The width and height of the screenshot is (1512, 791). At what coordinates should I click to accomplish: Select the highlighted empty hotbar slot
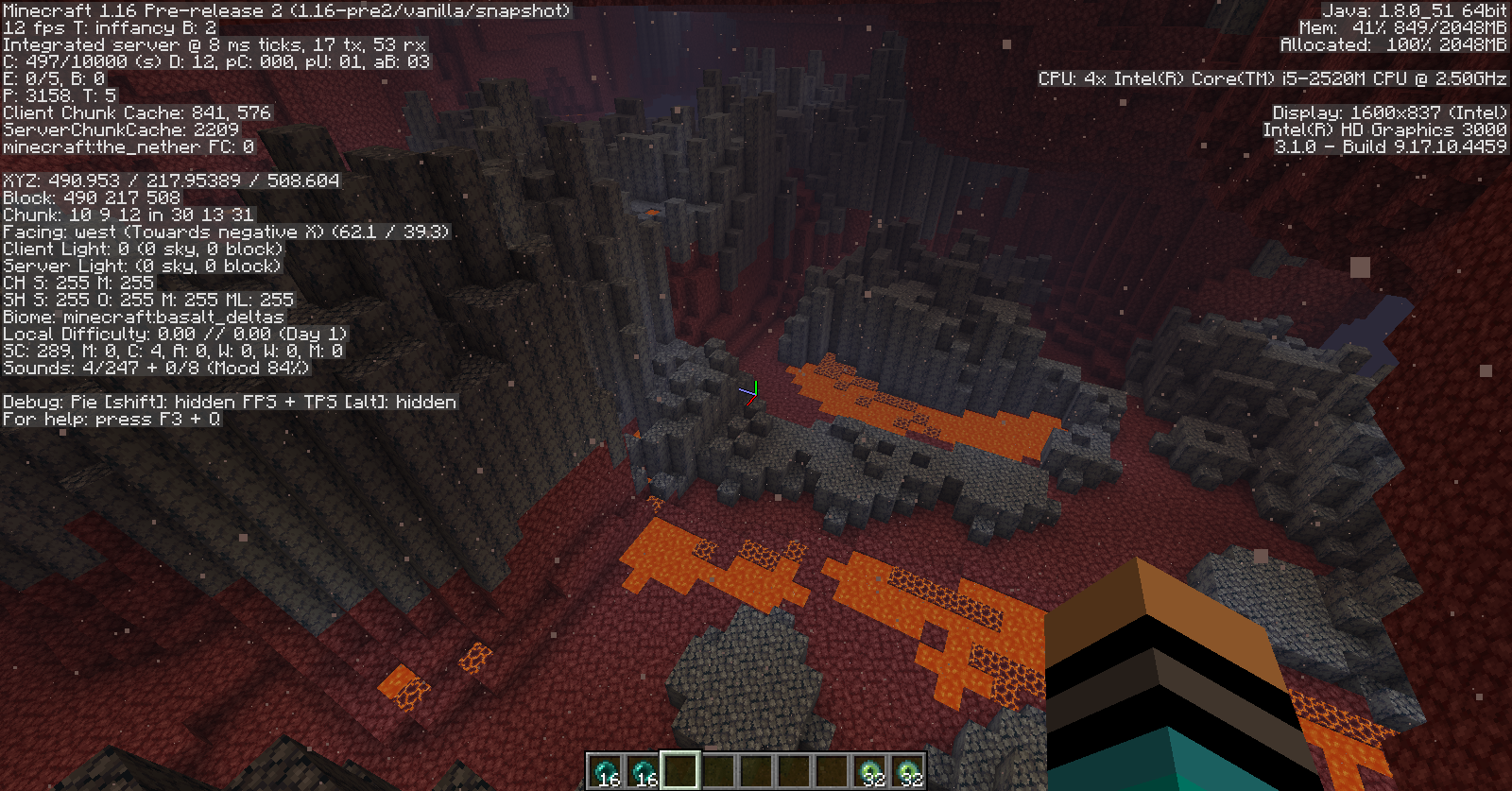pyautogui.click(x=680, y=770)
